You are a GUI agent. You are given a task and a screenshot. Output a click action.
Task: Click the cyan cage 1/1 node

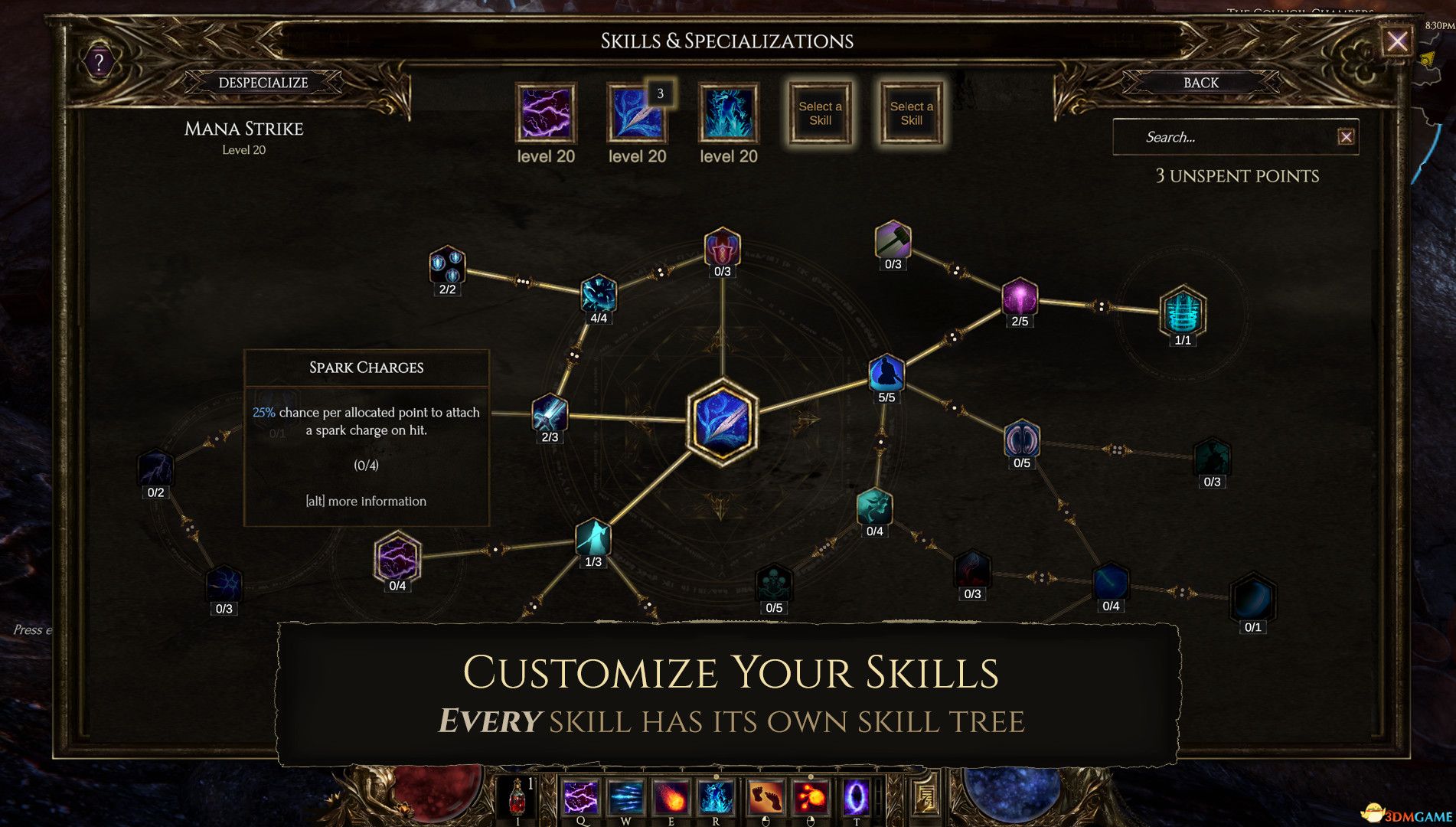click(x=1183, y=312)
